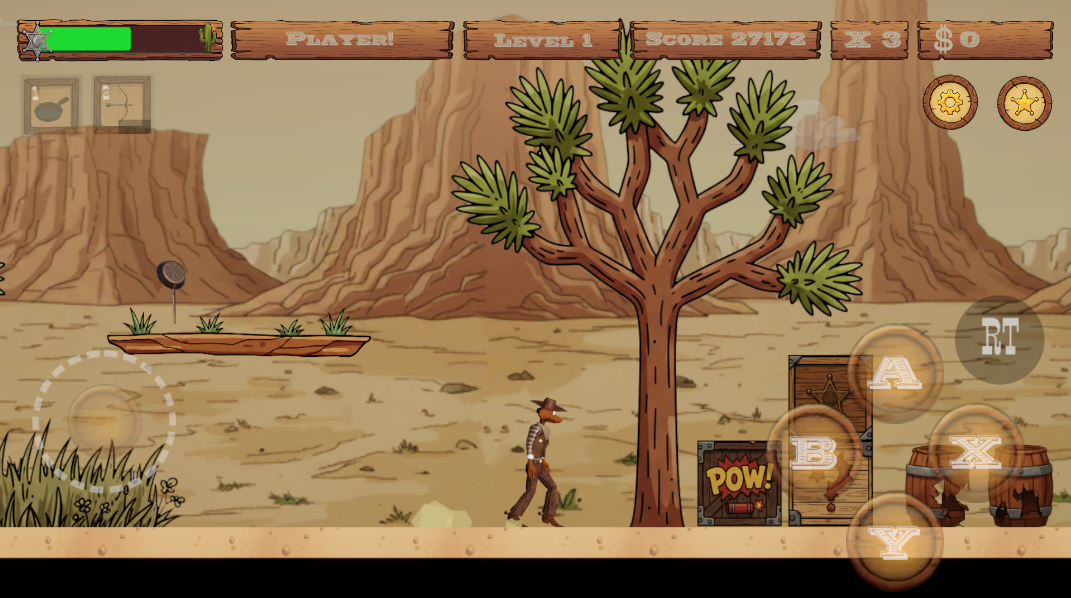Tap the gold sheriff star button

click(x=1024, y=103)
